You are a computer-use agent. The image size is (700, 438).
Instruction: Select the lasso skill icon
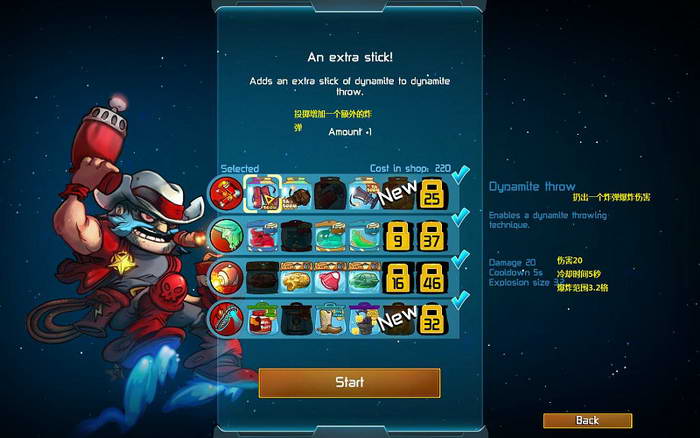(224, 320)
